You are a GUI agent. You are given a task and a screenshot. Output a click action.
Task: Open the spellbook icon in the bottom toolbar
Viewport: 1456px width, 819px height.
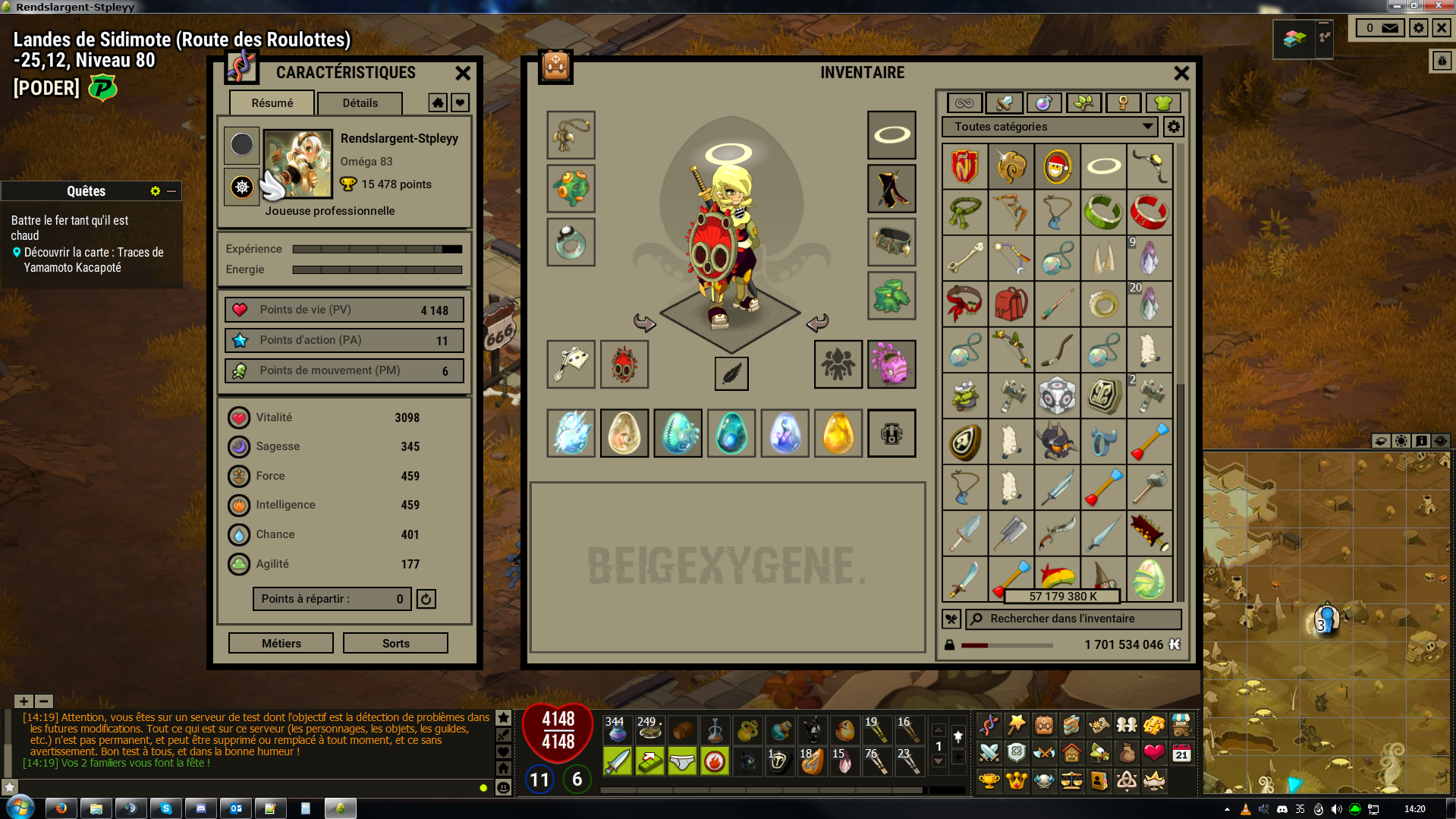tap(1071, 725)
